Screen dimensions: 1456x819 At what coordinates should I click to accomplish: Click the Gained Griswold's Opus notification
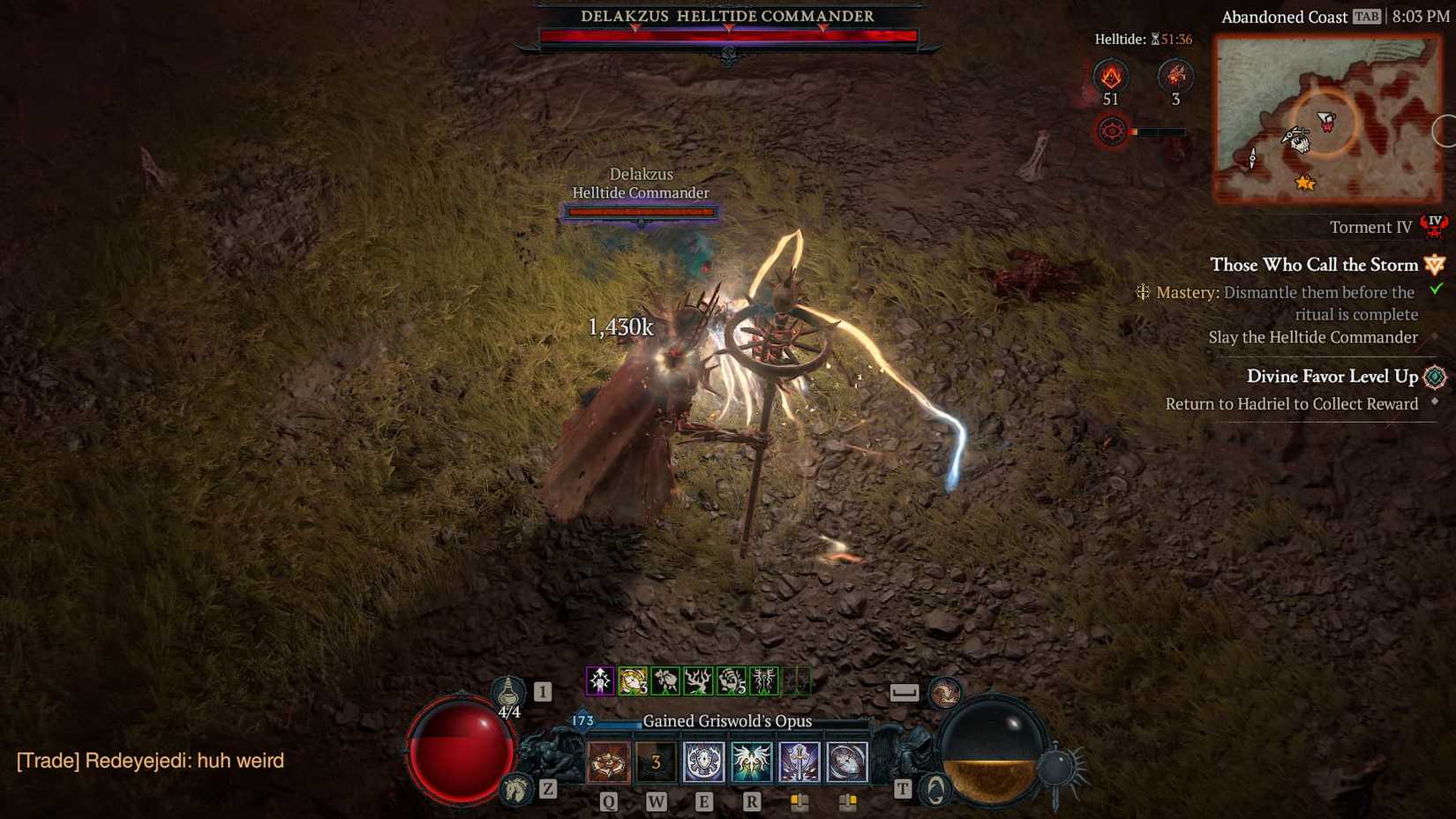tap(729, 721)
